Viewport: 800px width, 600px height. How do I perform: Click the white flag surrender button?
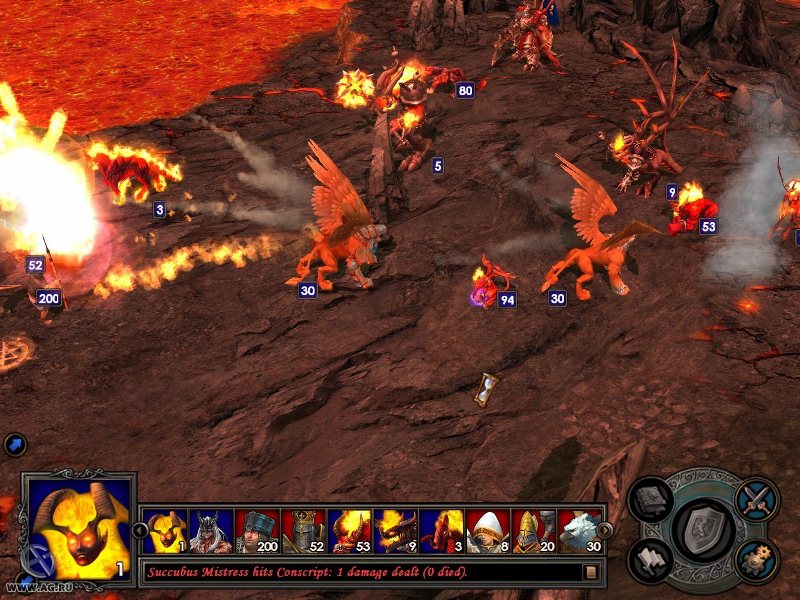click(x=651, y=560)
